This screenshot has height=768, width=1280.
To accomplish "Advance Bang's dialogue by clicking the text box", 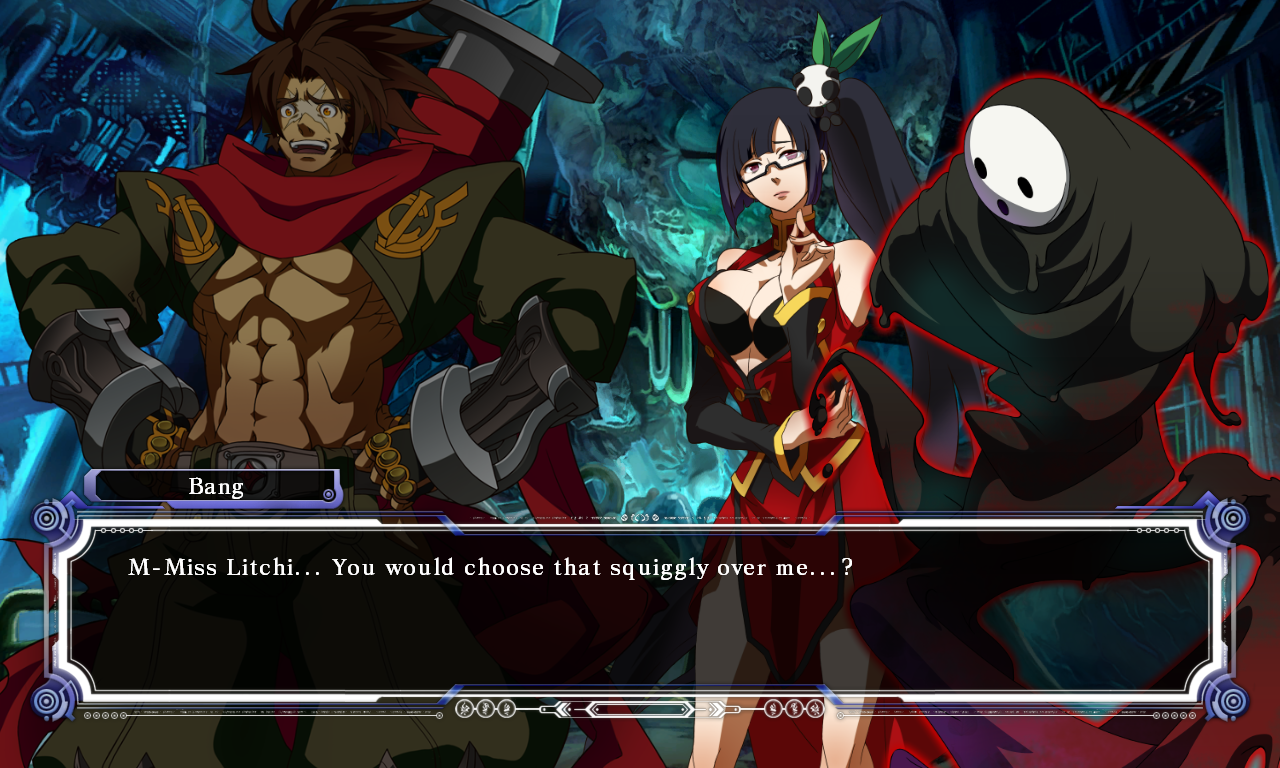I will tap(640, 610).
